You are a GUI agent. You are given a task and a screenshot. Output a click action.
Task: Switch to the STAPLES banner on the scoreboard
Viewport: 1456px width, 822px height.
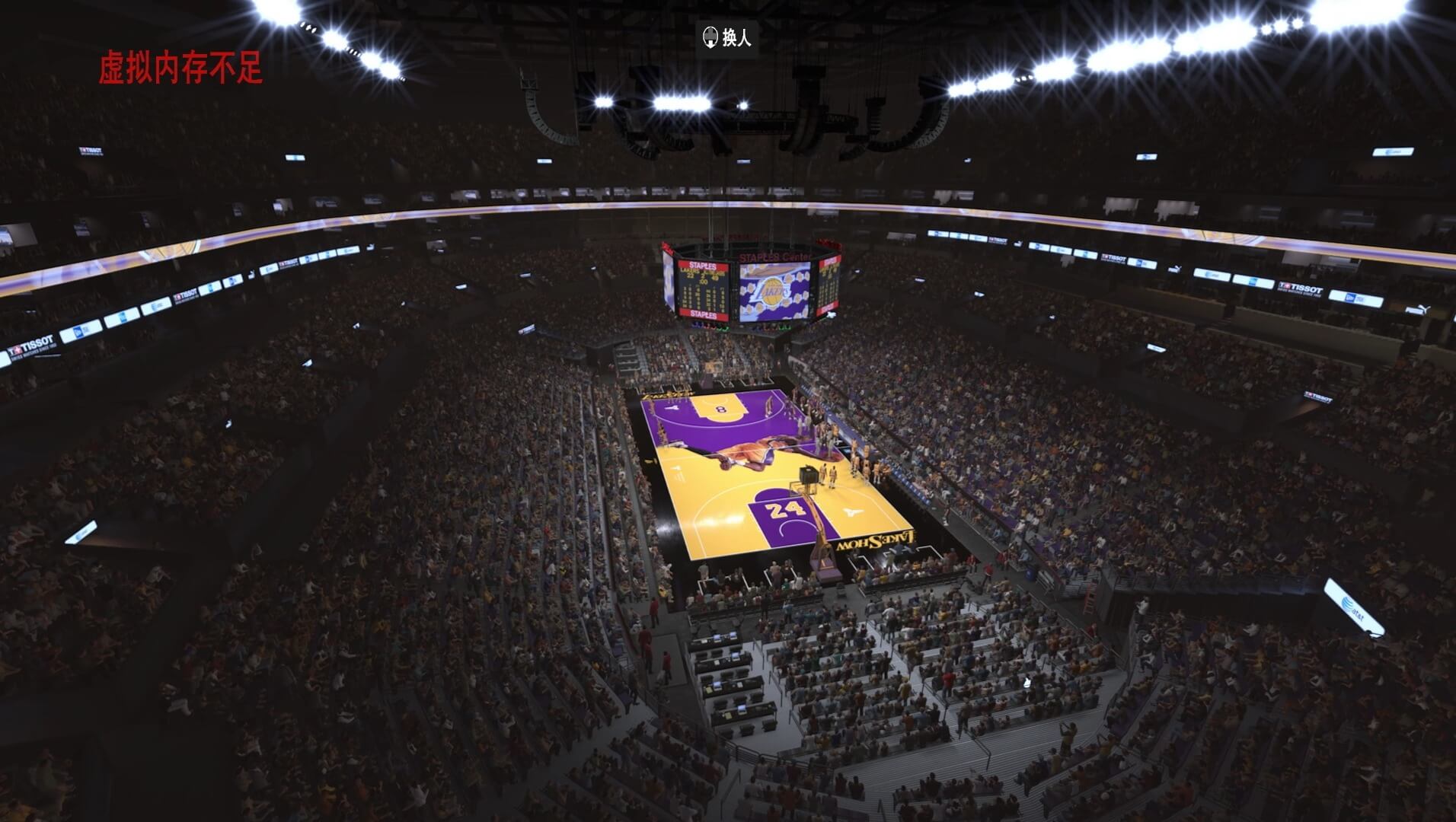(703, 266)
